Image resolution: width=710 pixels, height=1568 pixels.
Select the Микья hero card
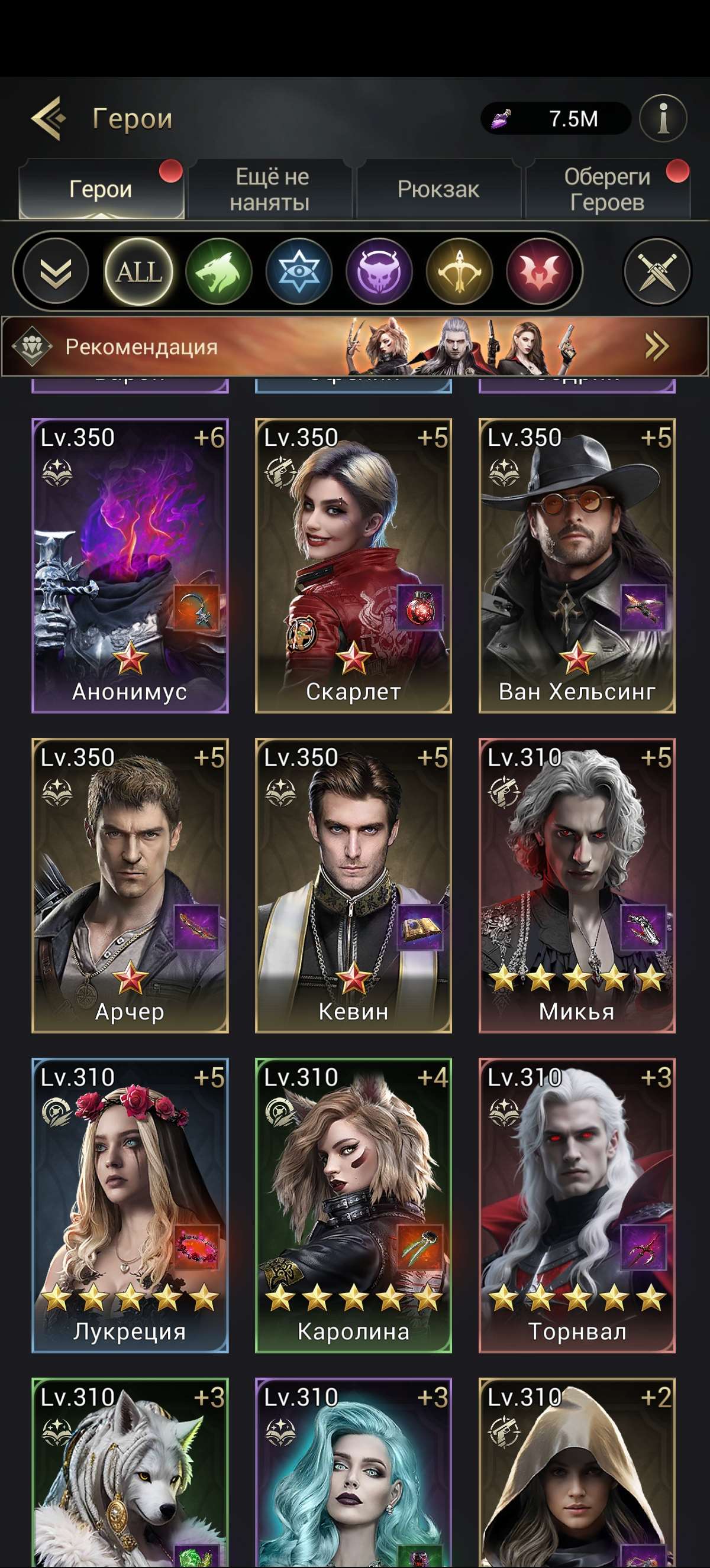coord(577,886)
